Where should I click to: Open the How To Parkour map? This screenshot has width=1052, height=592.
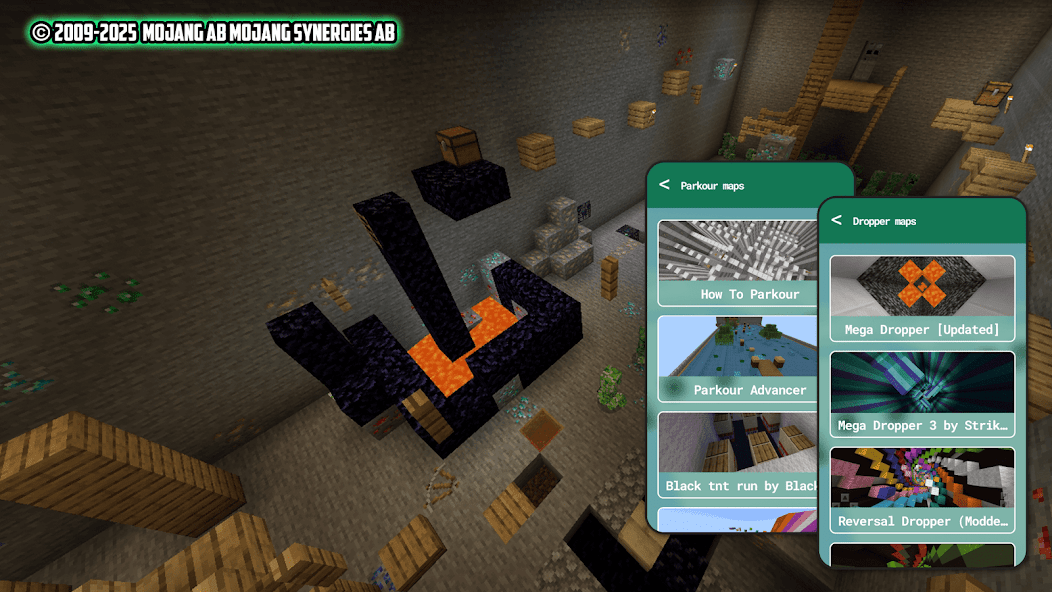click(x=738, y=264)
